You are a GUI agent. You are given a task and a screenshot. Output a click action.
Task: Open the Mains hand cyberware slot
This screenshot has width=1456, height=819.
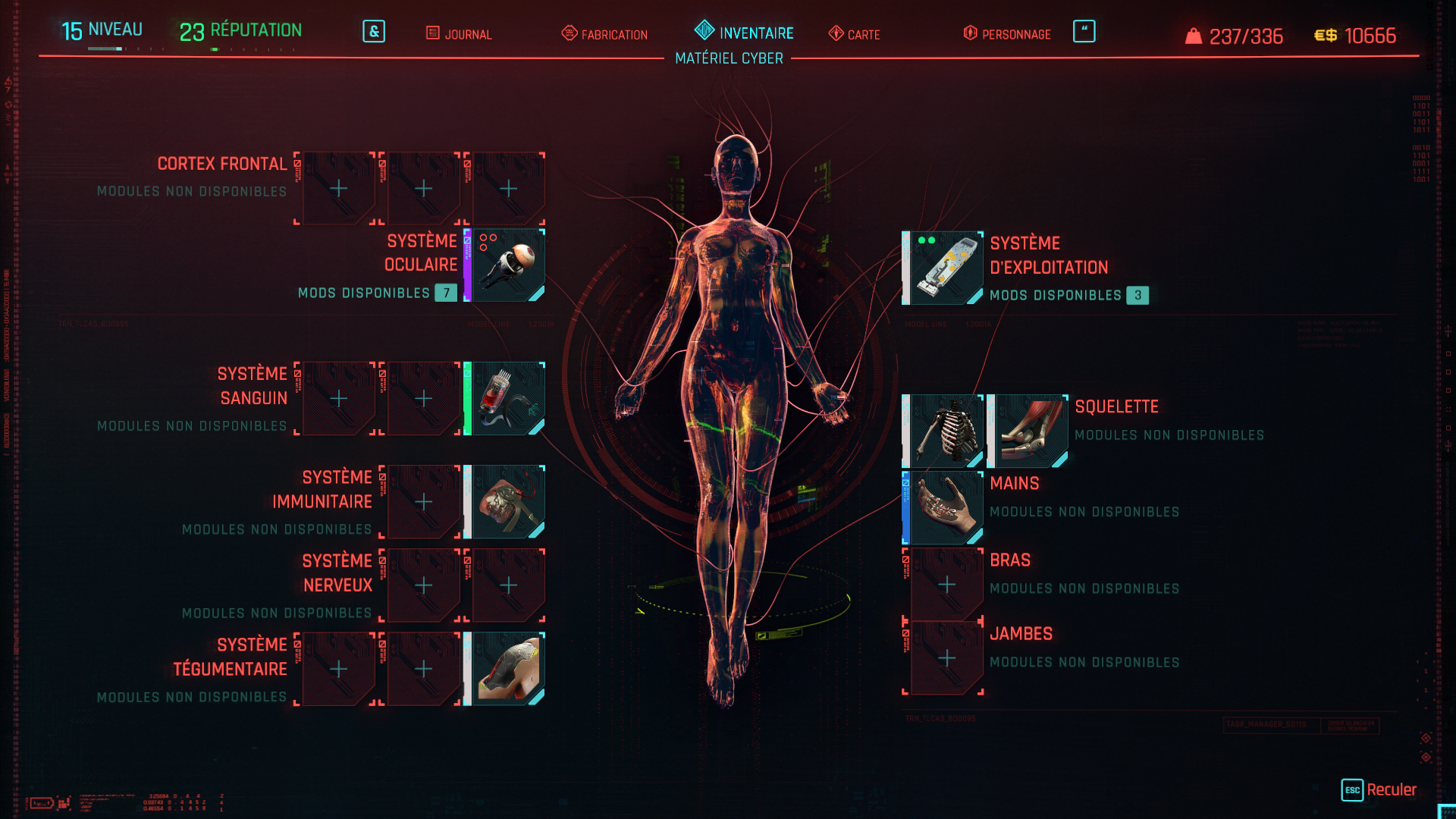coord(946,508)
